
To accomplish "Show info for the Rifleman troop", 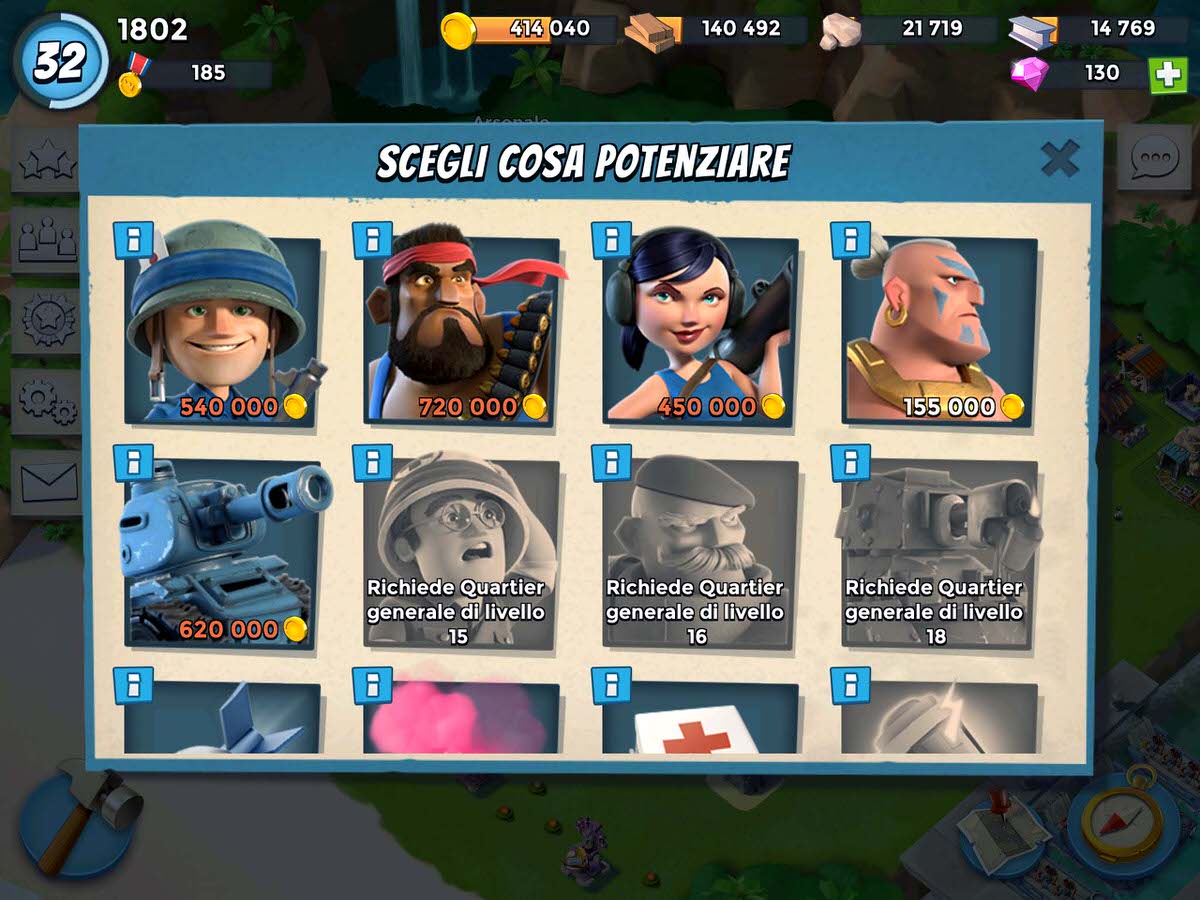I will point(133,240).
